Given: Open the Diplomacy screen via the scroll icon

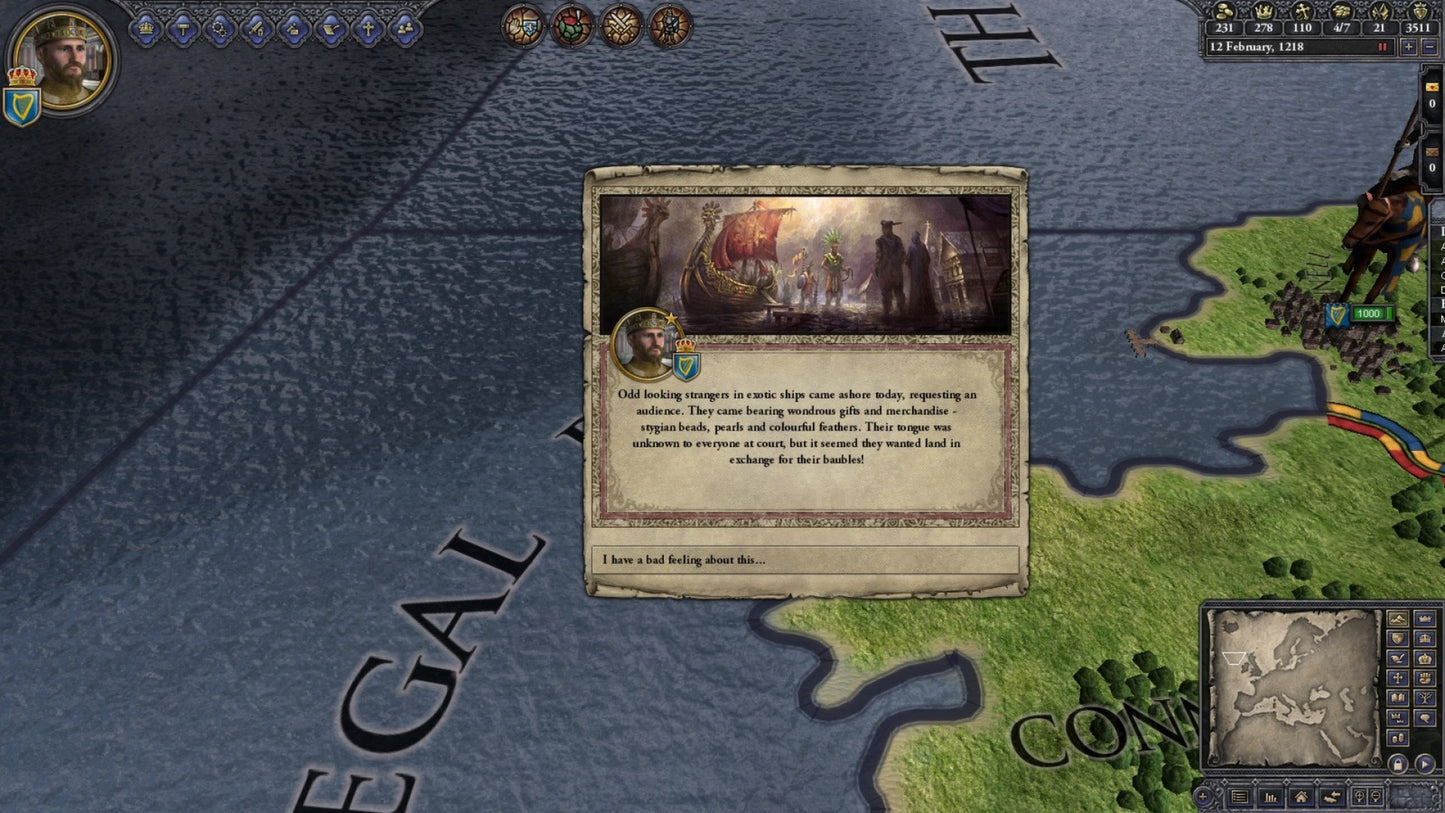Looking at the screenshot, I should [x=328, y=27].
